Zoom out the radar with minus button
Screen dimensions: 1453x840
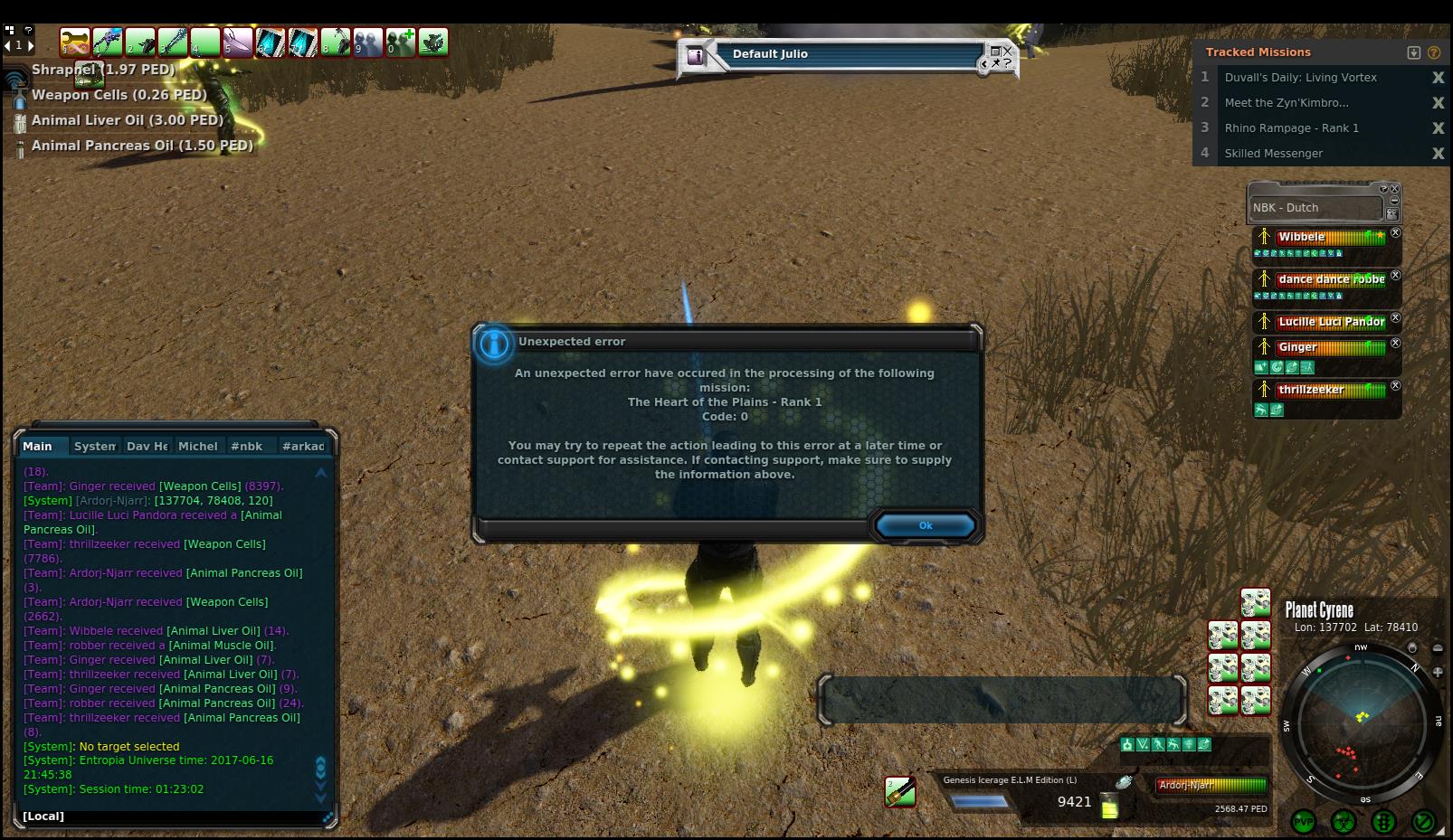pyautogui.click(x=1438, y=647)
